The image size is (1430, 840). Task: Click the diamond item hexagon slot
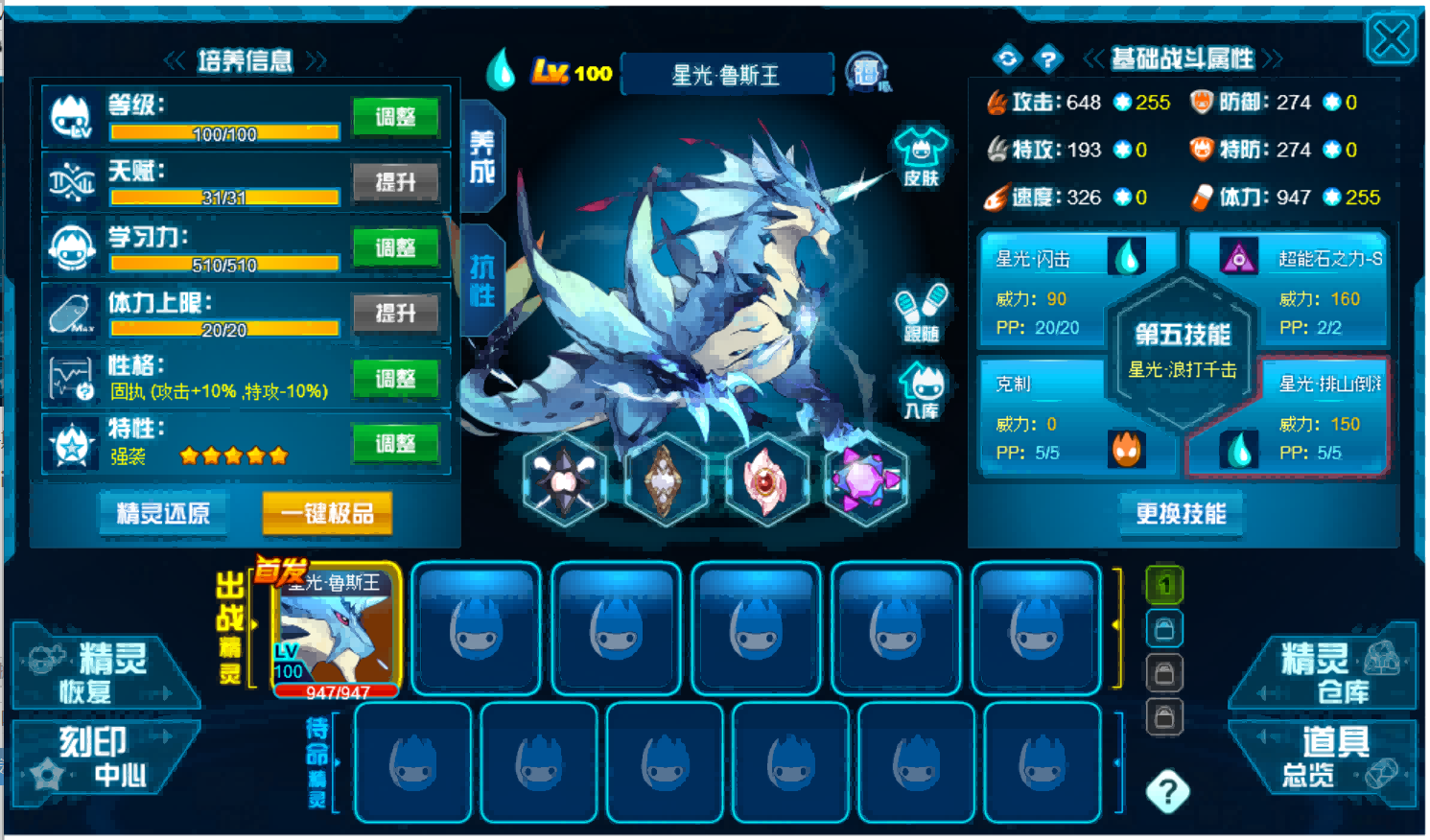(665, 481)
